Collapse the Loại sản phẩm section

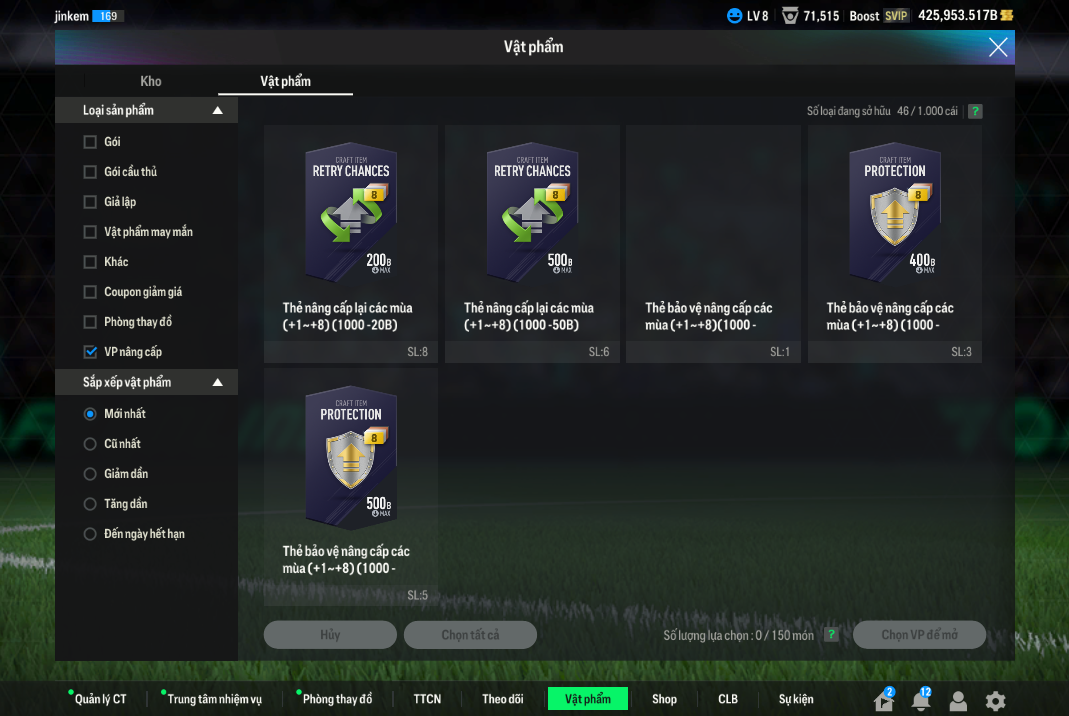218,110
